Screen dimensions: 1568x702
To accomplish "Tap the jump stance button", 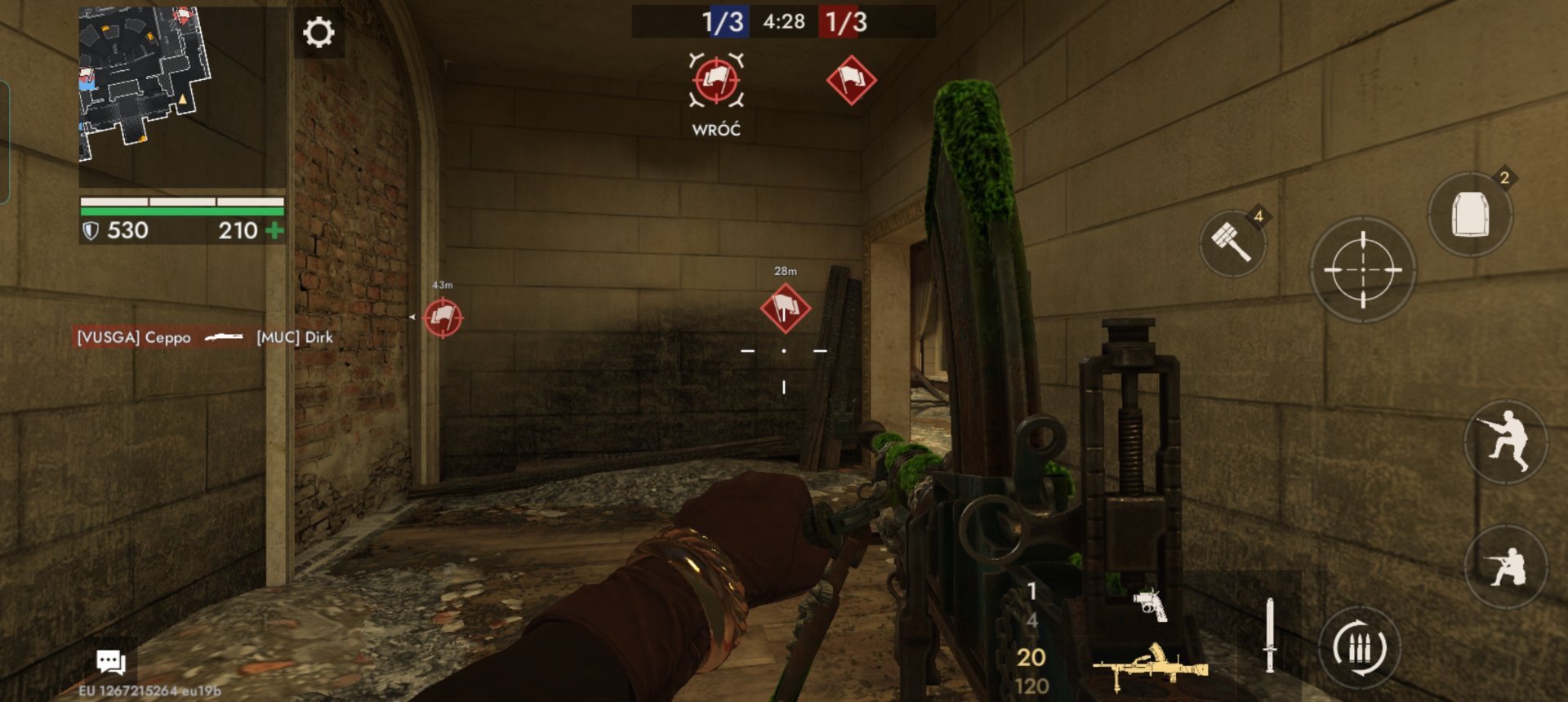I will [x=1505, y=442].
